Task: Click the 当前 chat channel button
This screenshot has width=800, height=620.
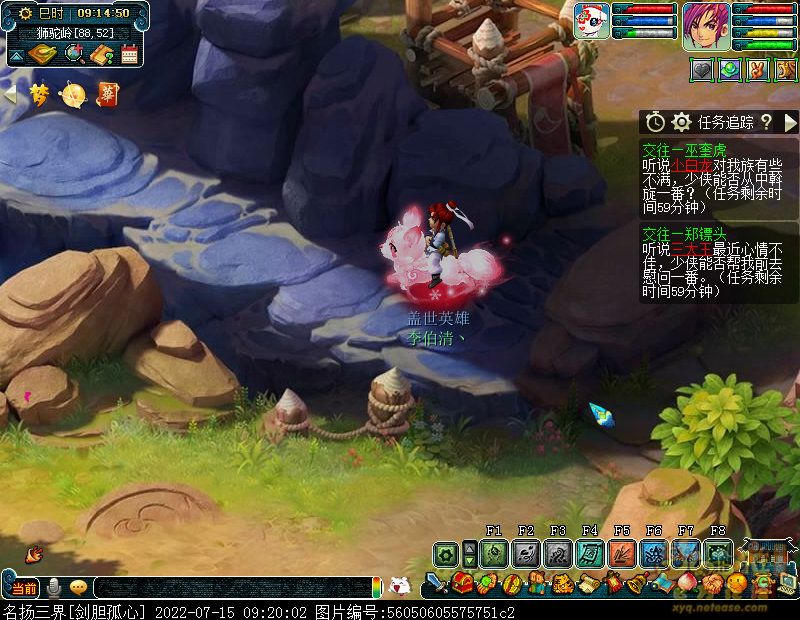Action: tap(25, 588)
